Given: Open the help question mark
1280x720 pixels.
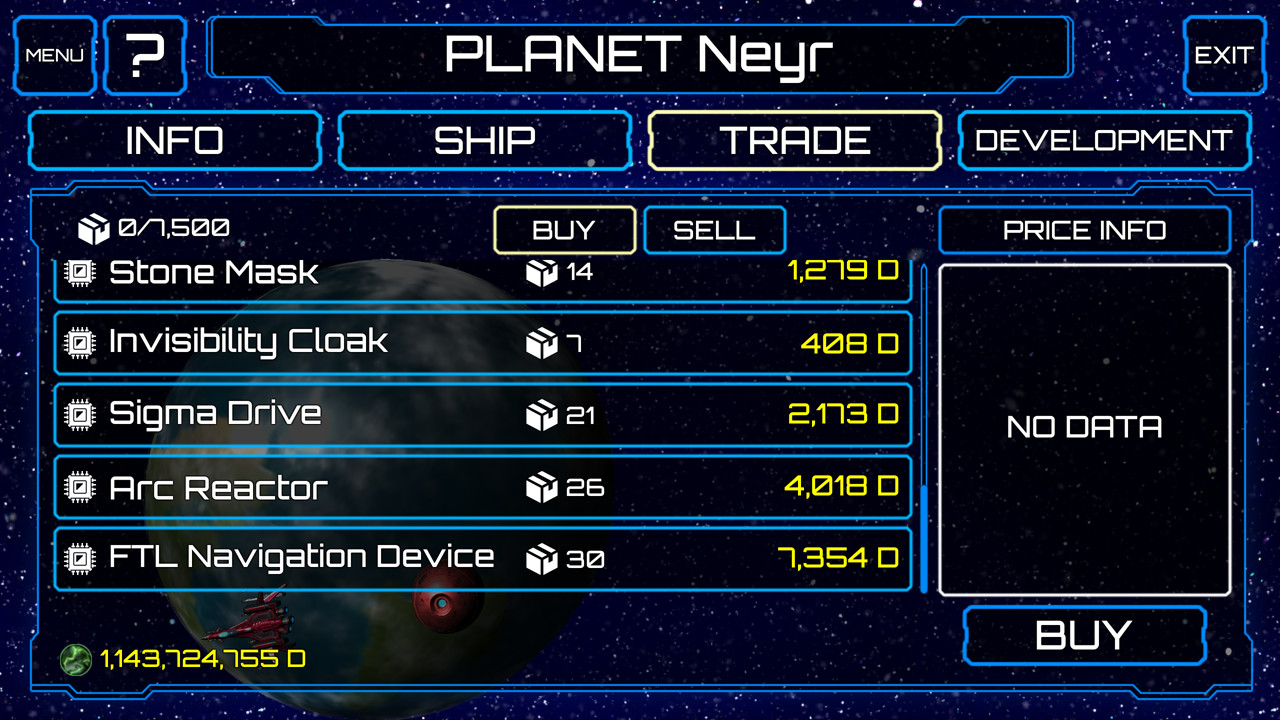Looking at the screenshot, I should pyautogui.click(x=144, y=55).
